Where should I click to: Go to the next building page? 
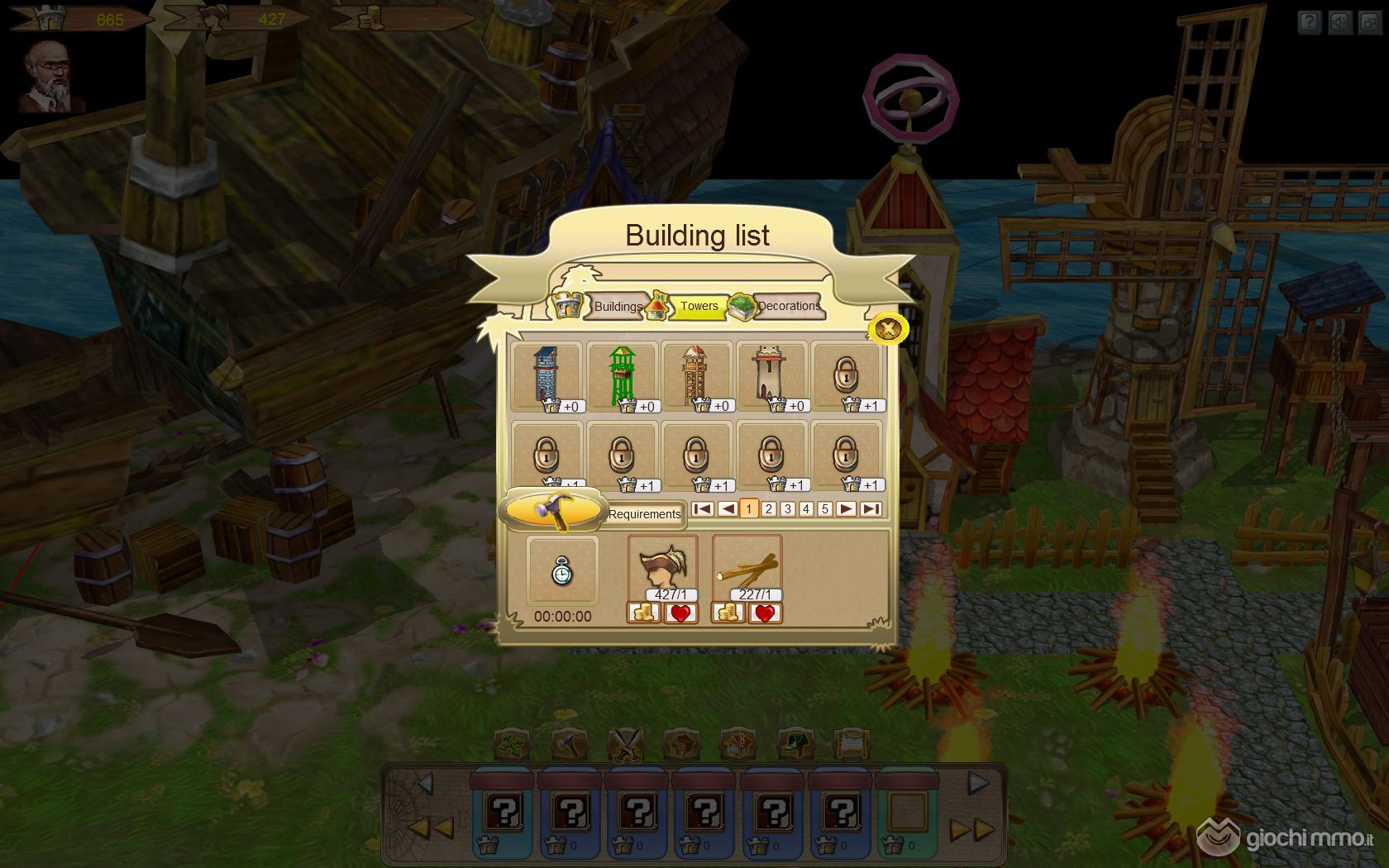tap(846, 509)
